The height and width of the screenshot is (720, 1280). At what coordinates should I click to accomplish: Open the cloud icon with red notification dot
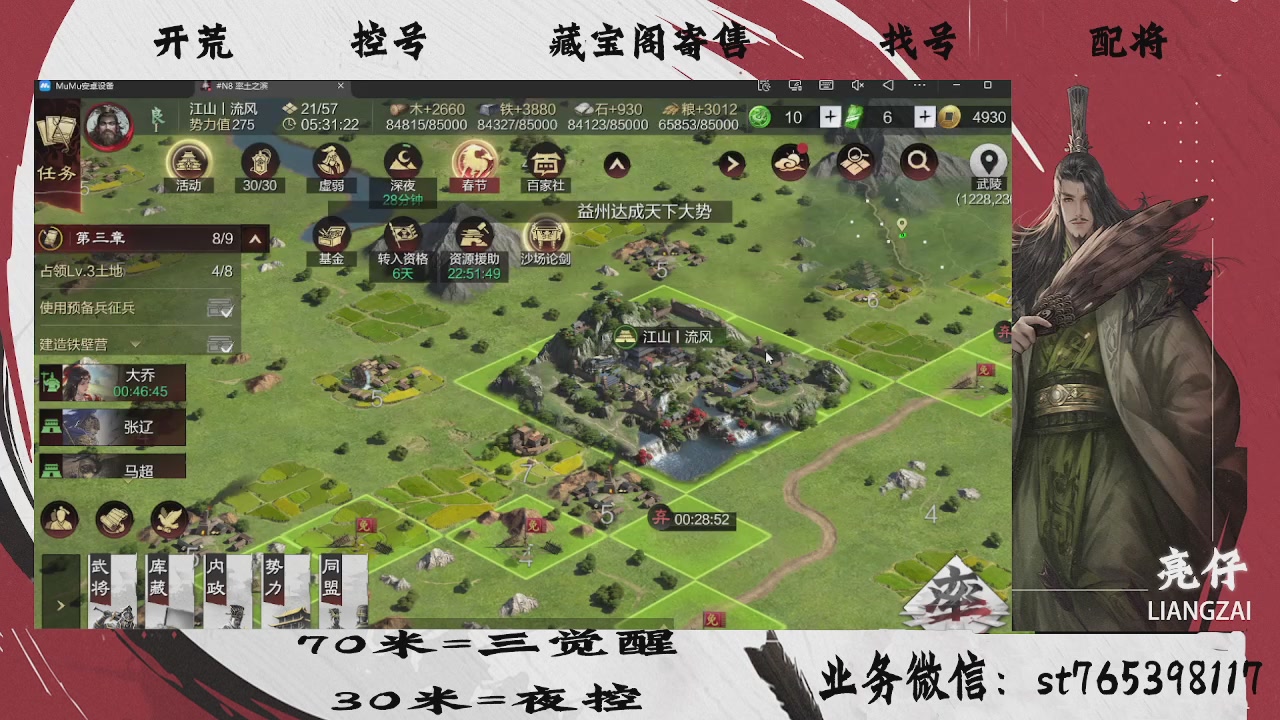coord(789,161)
